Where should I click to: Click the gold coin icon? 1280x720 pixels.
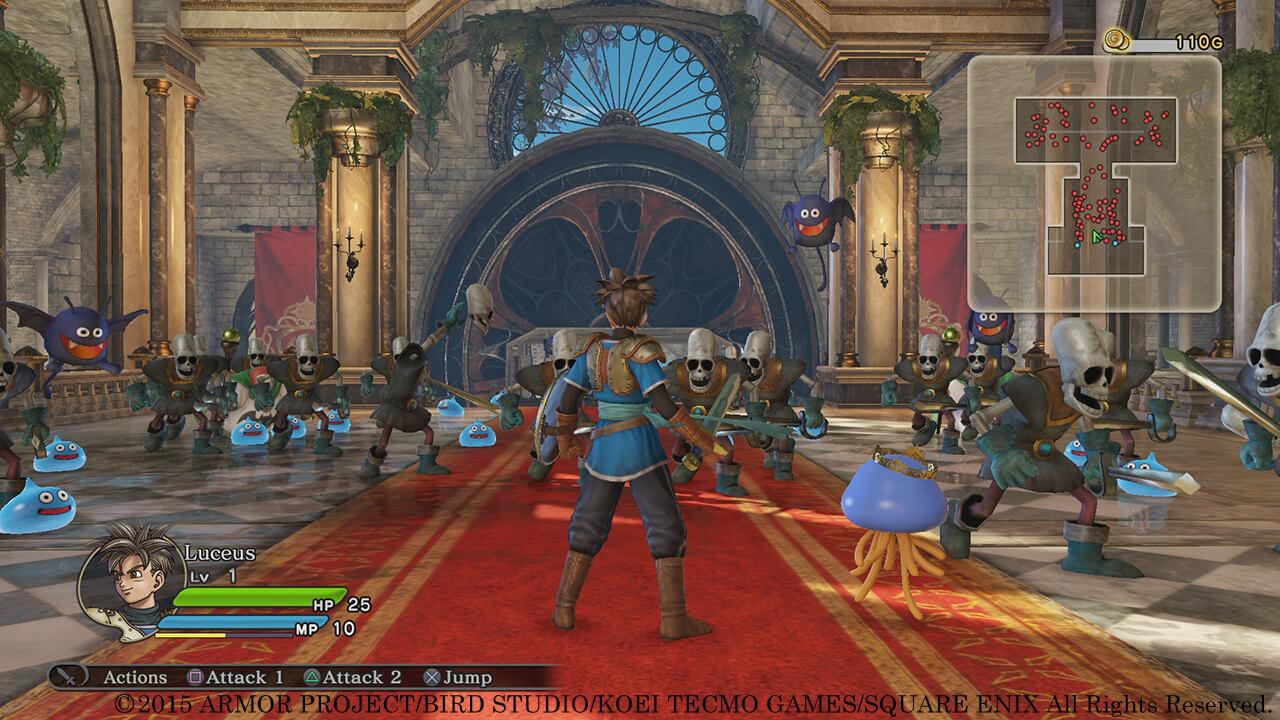[x=1116, y=41]
